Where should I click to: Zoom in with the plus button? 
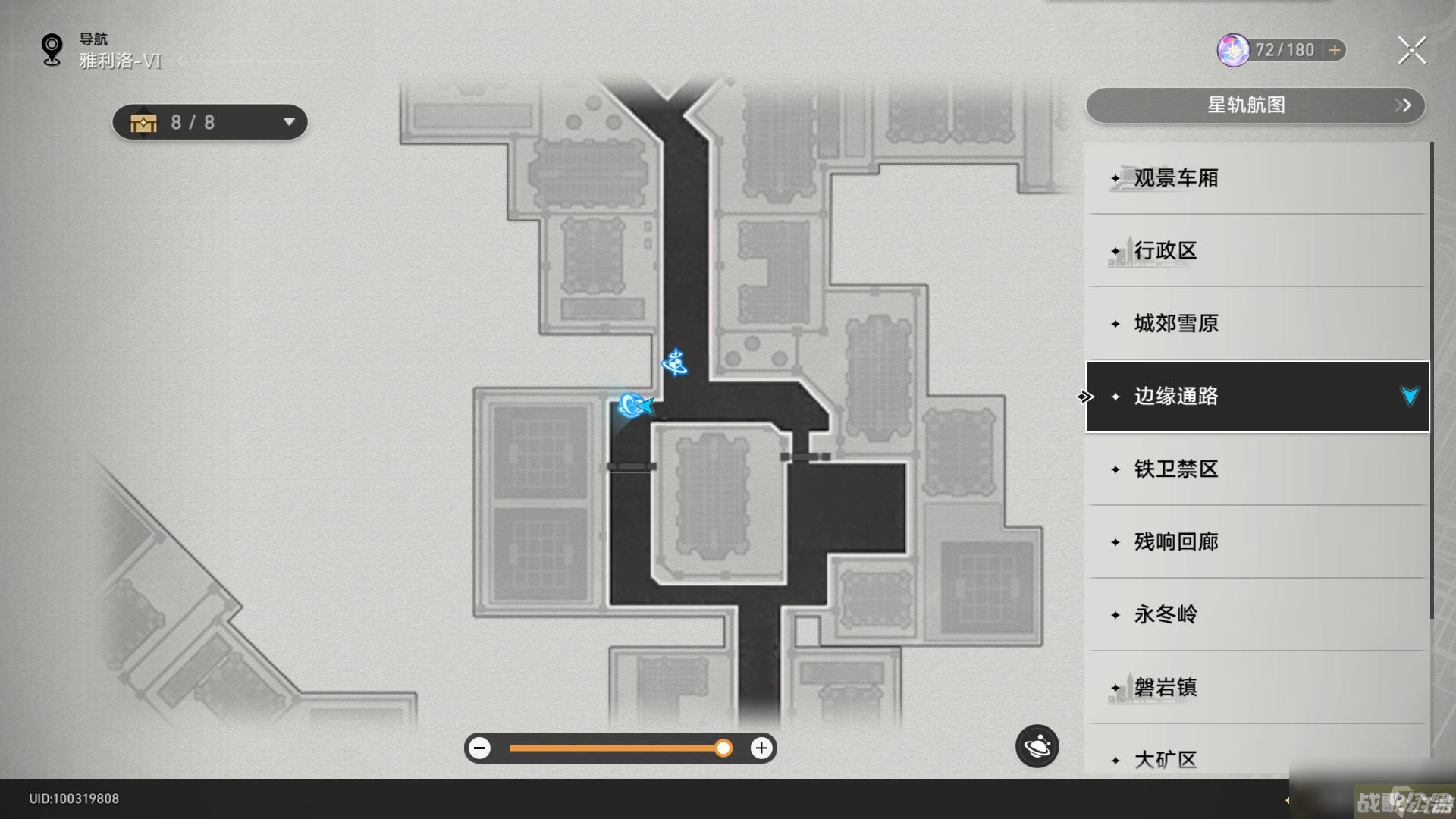(x=761, y=748)
